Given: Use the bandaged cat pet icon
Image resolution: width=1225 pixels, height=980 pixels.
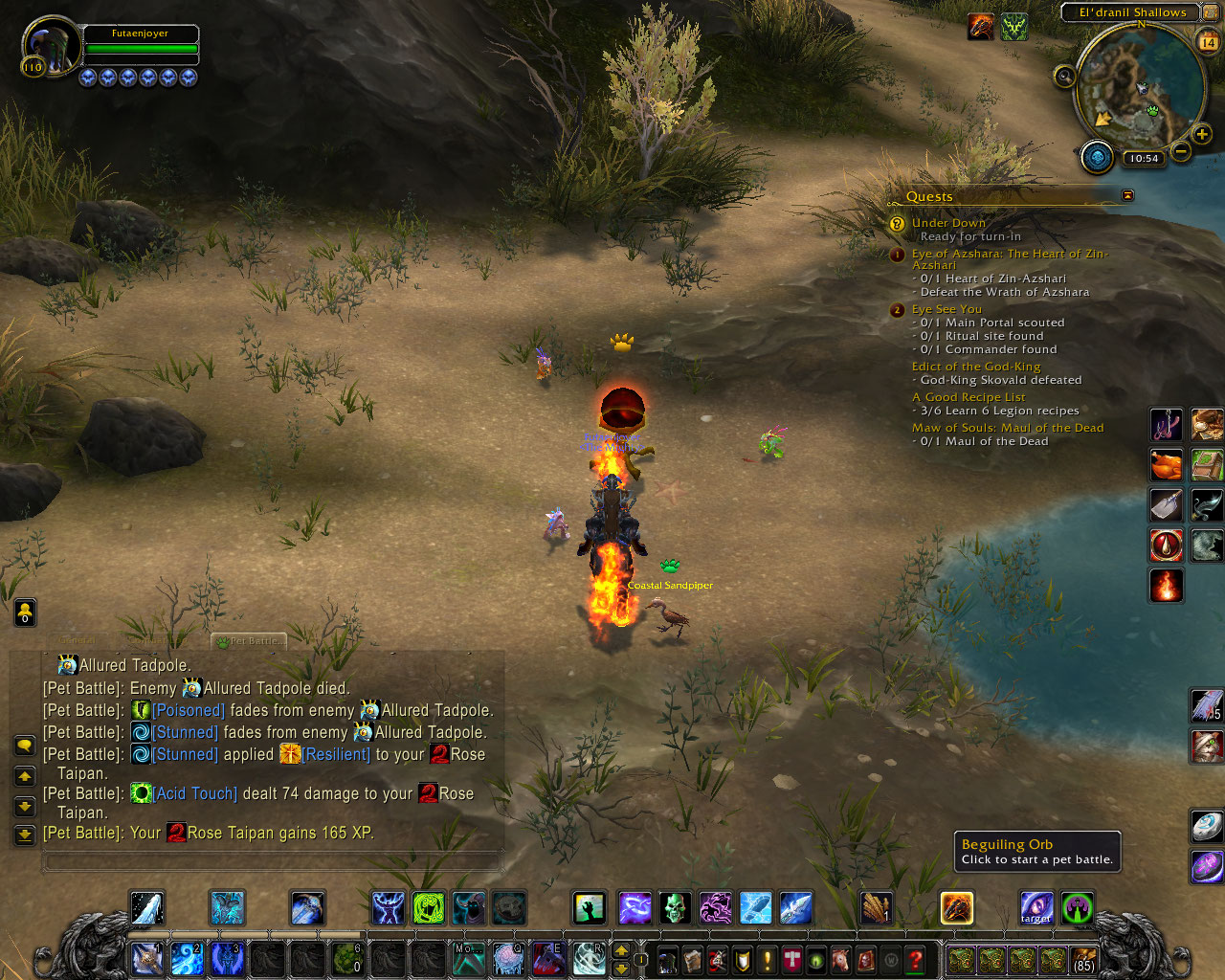Looking at the screenshot, I should point(1207,746).
